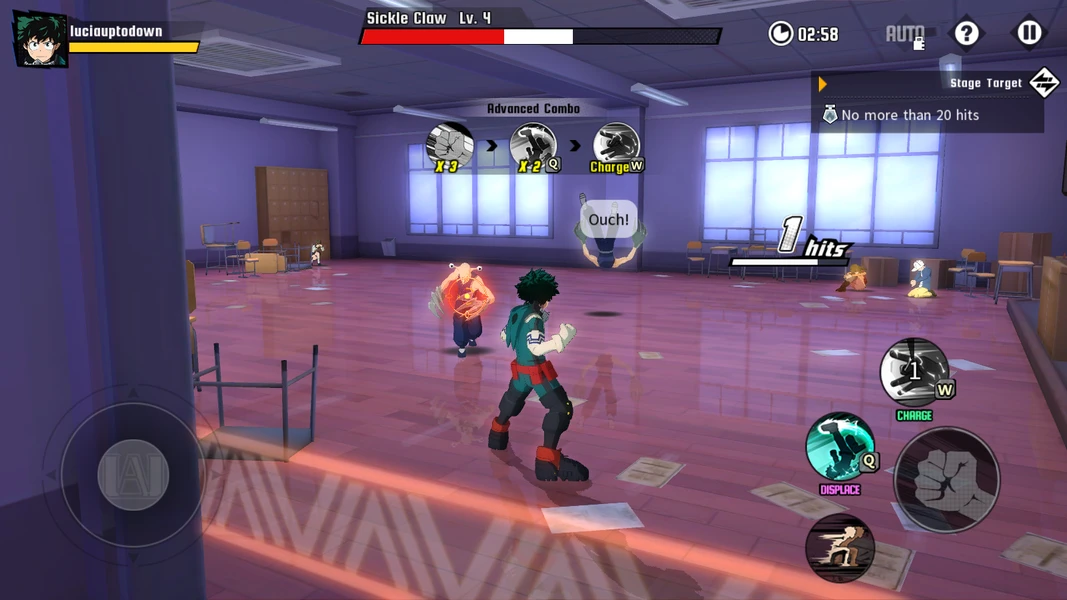Screen dimensions: 1067x600
Task: Activate the Charge skill
Action: click(x=914, y=372)
